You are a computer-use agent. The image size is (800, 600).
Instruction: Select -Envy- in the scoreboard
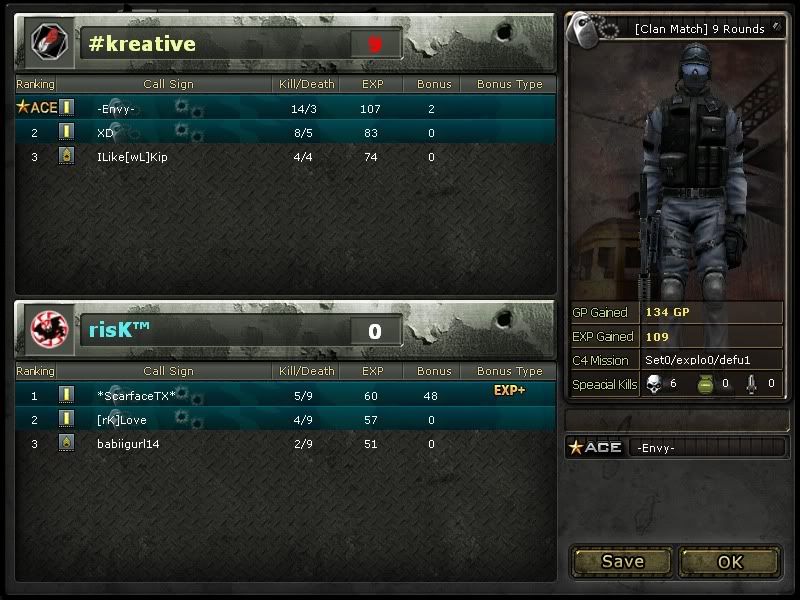pyautogui.click(x=116, y=108)
